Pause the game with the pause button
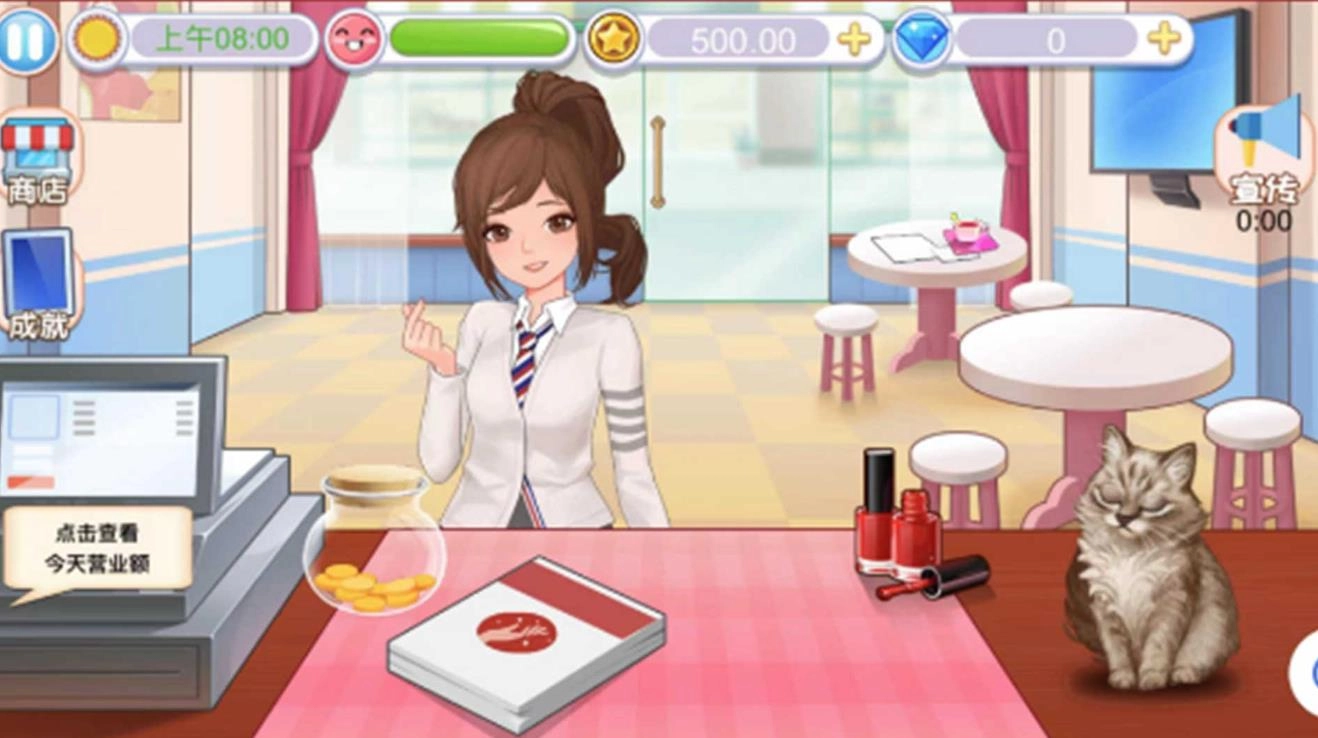Viewport: 1318px width, 738px height. click(x=30, y=38)
